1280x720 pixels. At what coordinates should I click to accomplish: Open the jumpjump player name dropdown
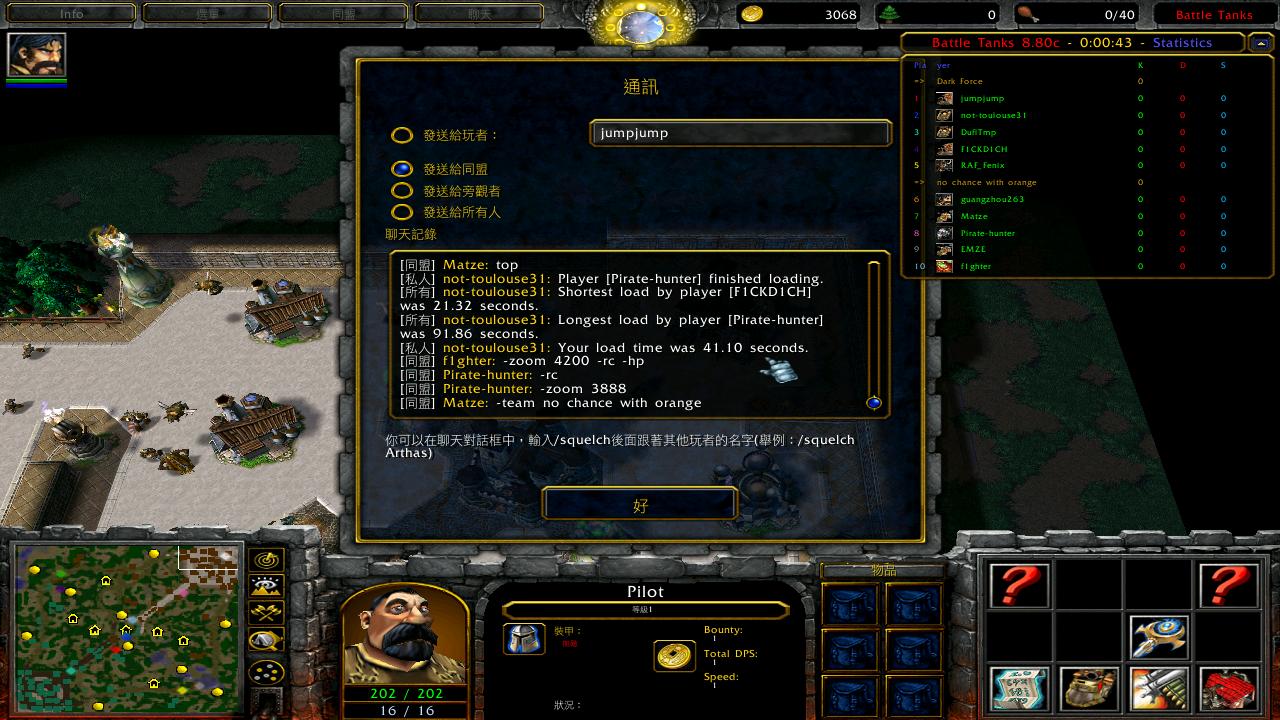[x=739, y=133]
